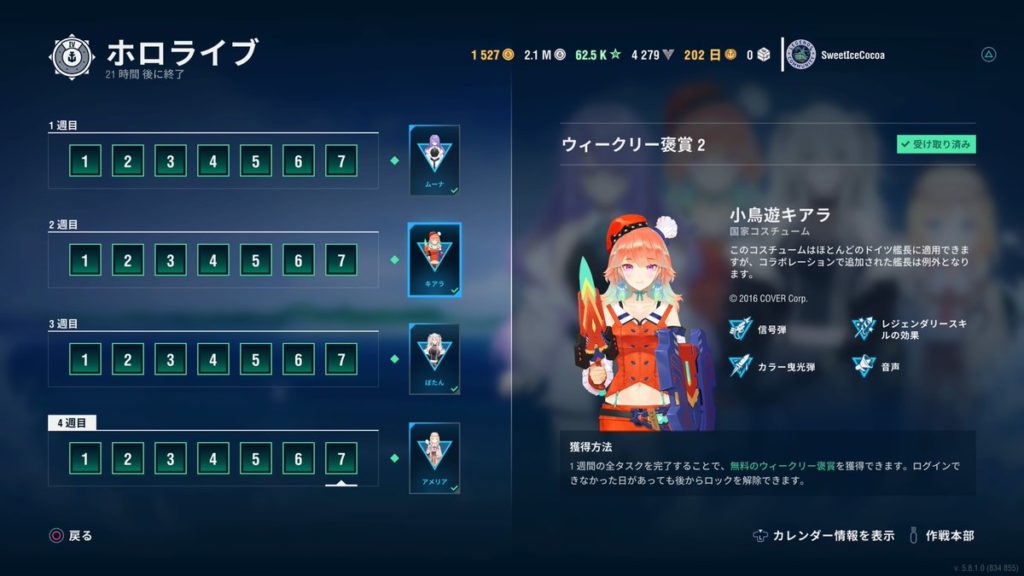This screenshot has height=576, width=1024.
Task: Choose day 4 tile in week 2
Action: (x=213, y=261)
